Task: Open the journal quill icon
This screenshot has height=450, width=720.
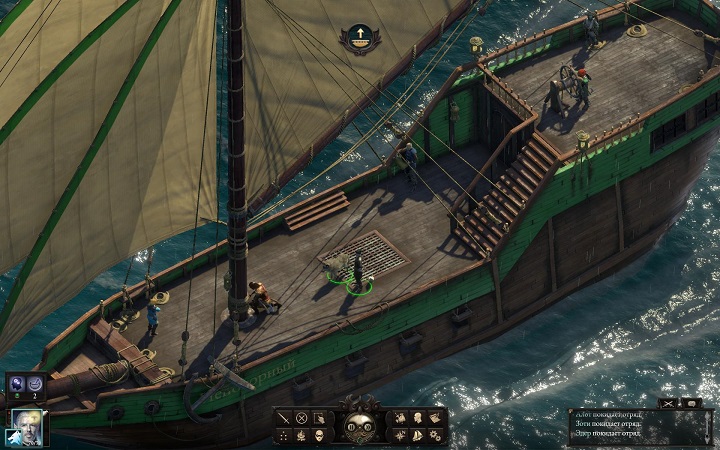Action: [x=400, y=418]
